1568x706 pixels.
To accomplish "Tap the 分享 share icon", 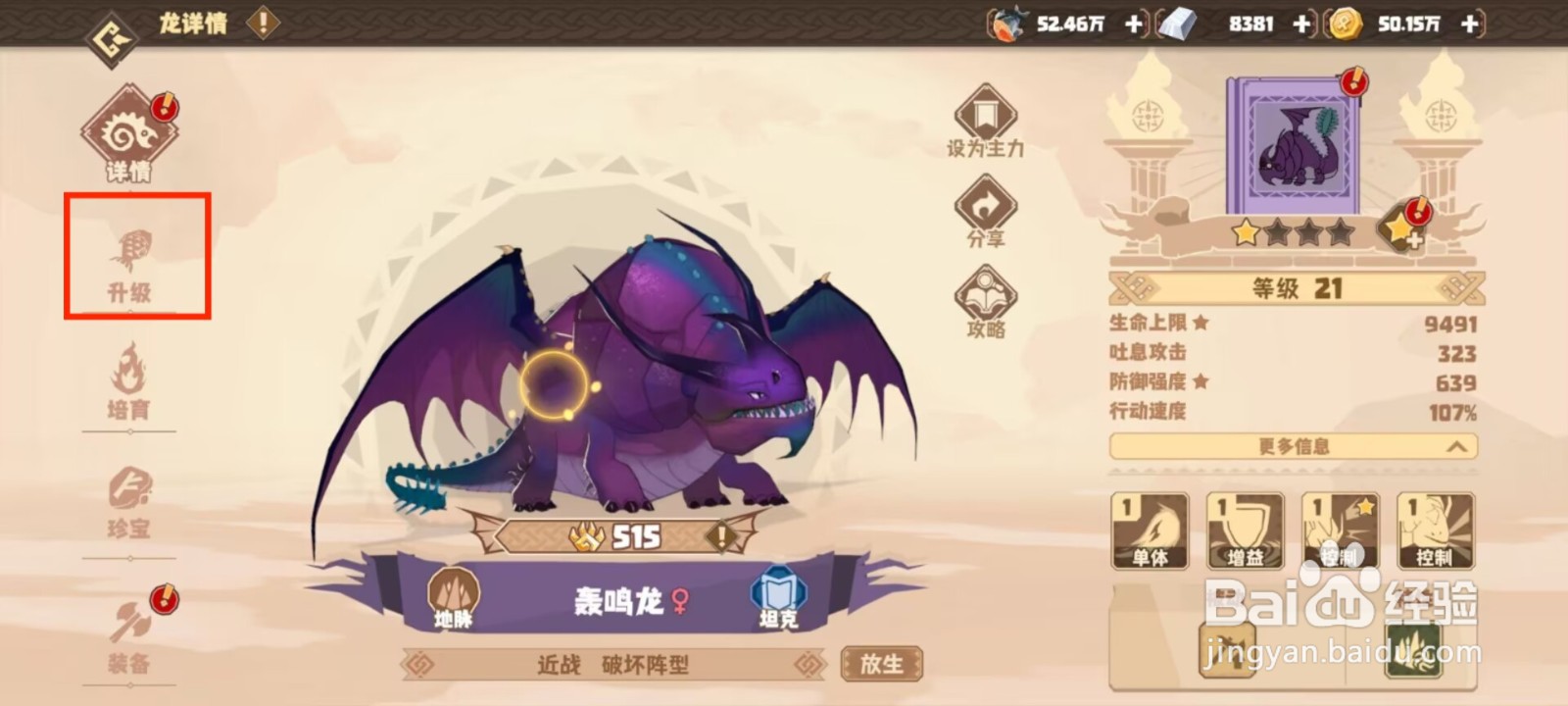I will pos(987,206).
